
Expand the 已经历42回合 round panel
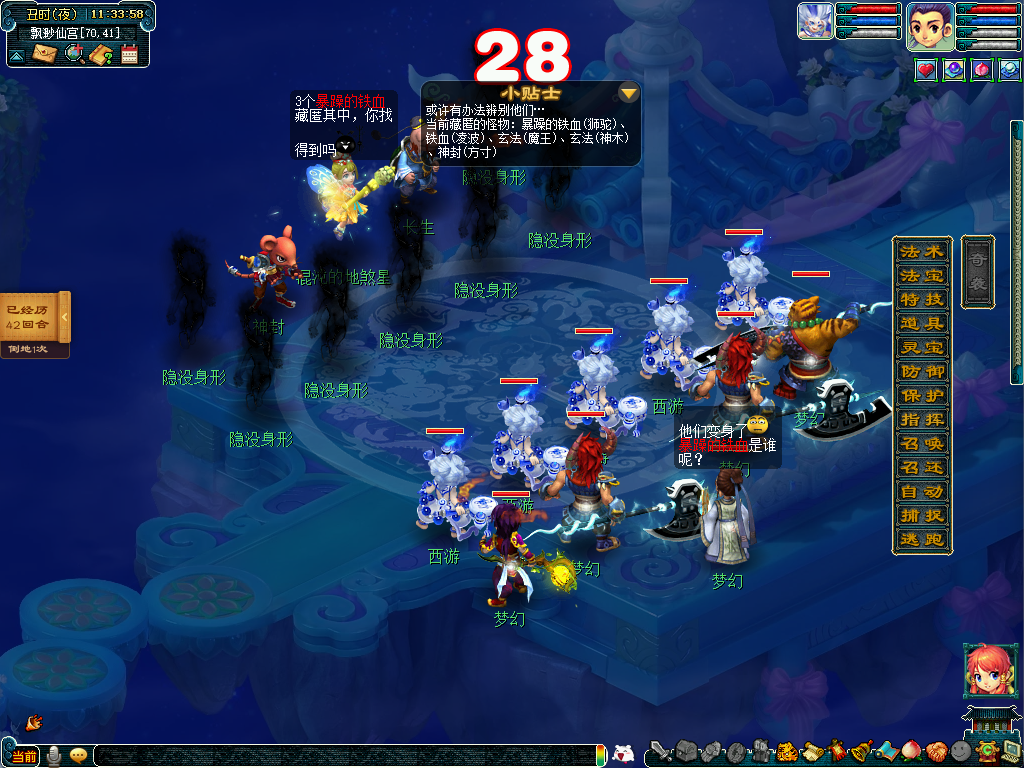[65, 318]
